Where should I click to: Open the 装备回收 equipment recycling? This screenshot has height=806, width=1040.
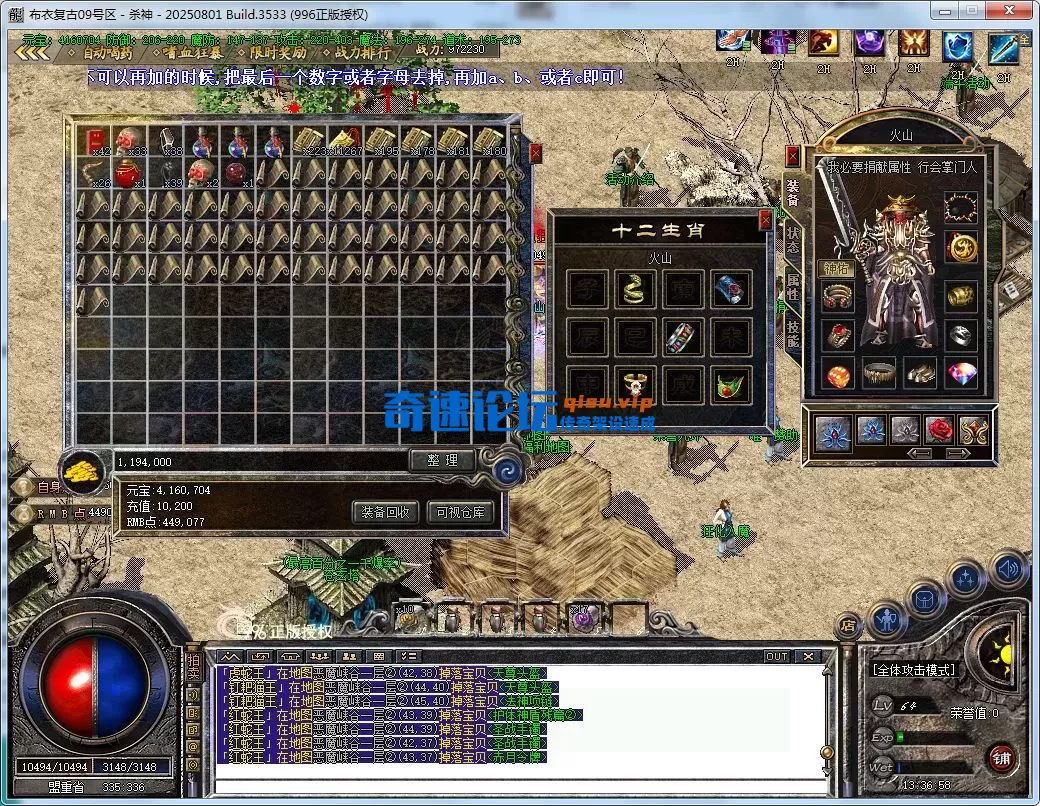coord(385,512)
